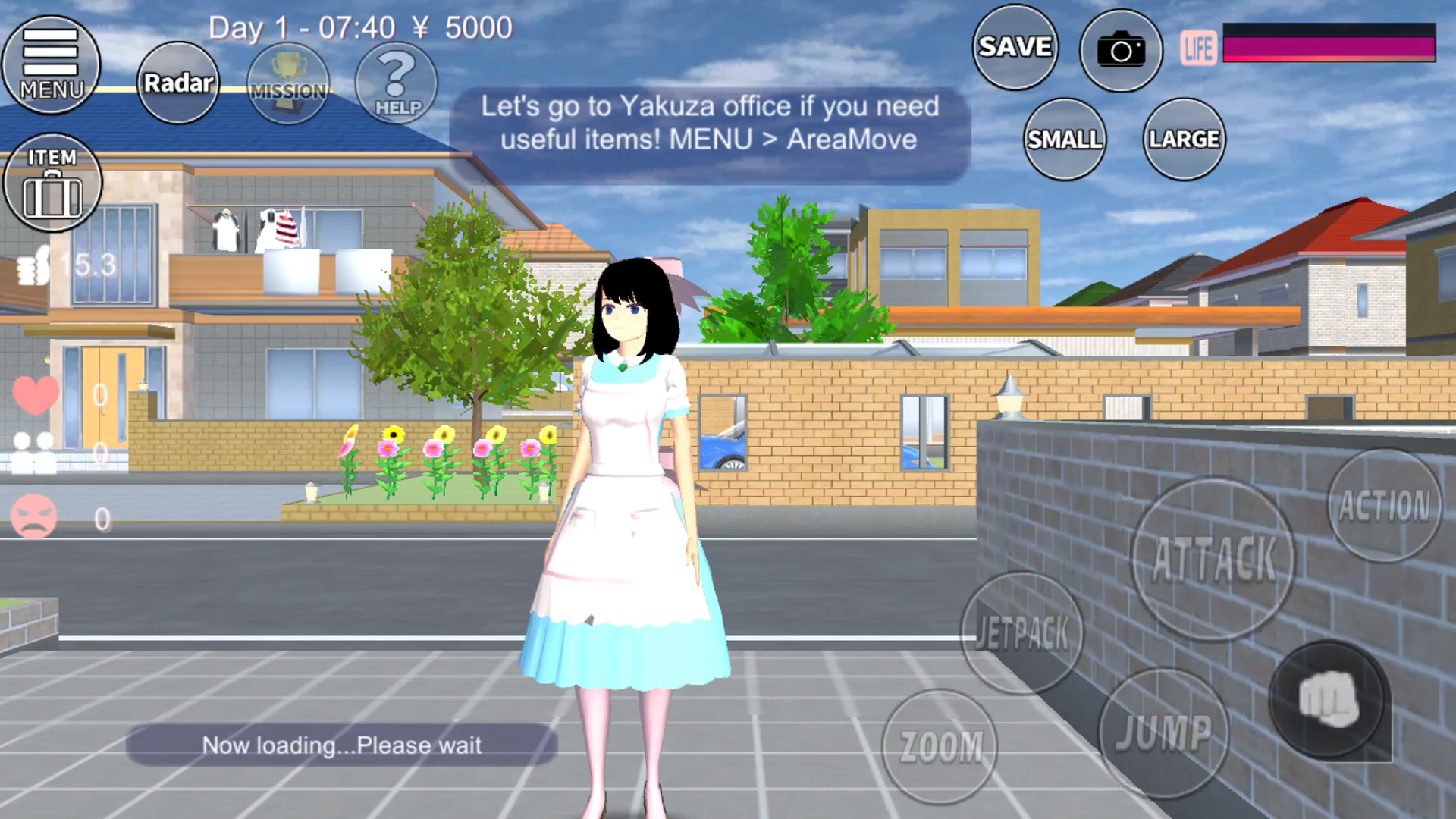Choose the LARGE size button
Image resolution: width=1456 pixels, height=819 pixels.
click(1184, 140)
